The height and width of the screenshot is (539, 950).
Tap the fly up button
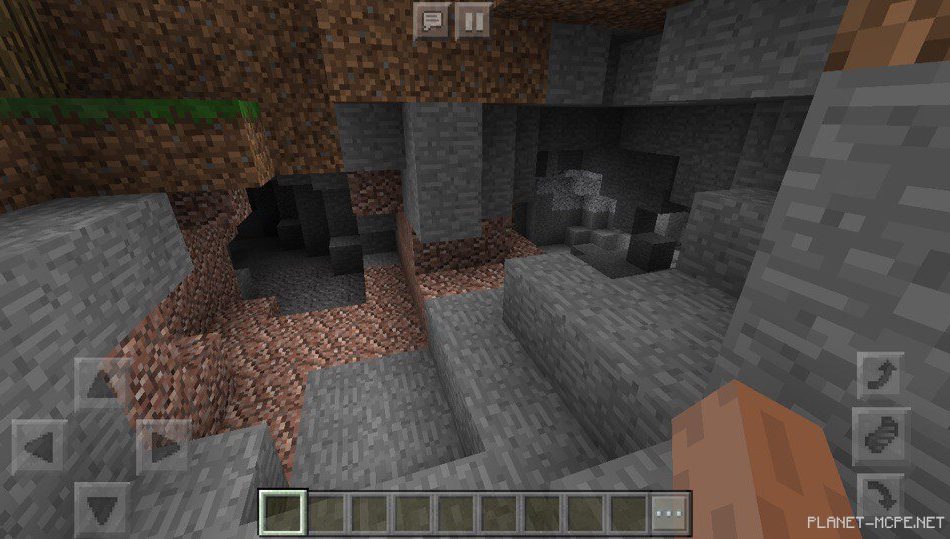coord(881,374)
